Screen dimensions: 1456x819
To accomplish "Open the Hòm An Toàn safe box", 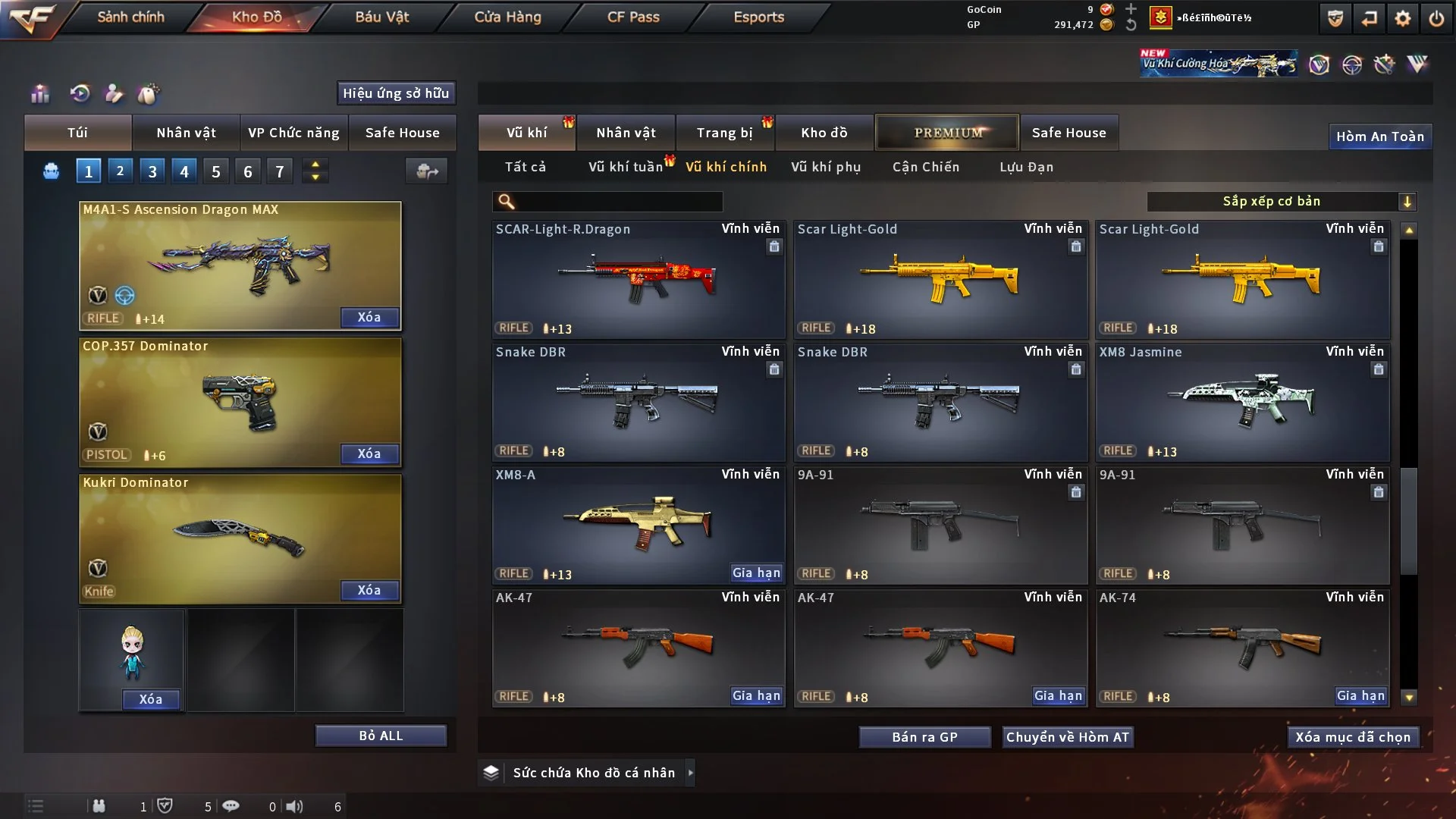I will tap(1379, 136).
